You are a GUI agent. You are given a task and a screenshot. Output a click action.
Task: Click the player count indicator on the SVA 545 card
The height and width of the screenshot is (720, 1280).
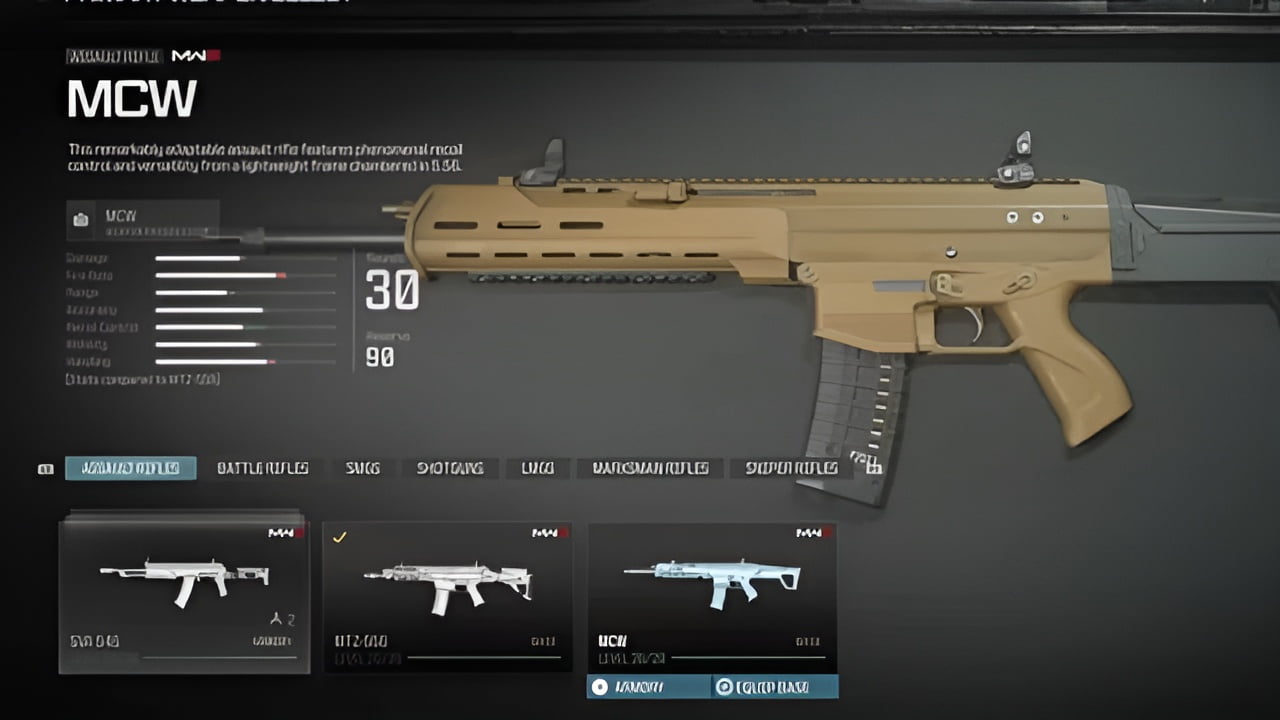[281, 618]
